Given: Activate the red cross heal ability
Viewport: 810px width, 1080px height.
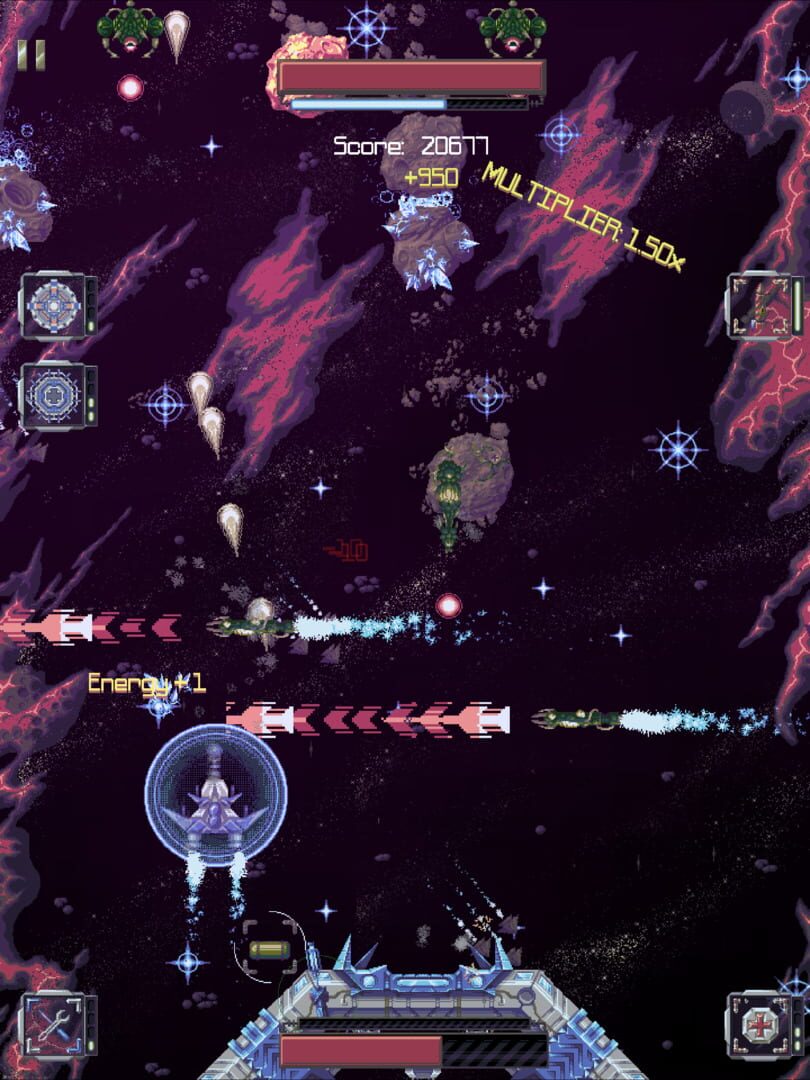Looking at the screenshot, I should [758, 1022].
